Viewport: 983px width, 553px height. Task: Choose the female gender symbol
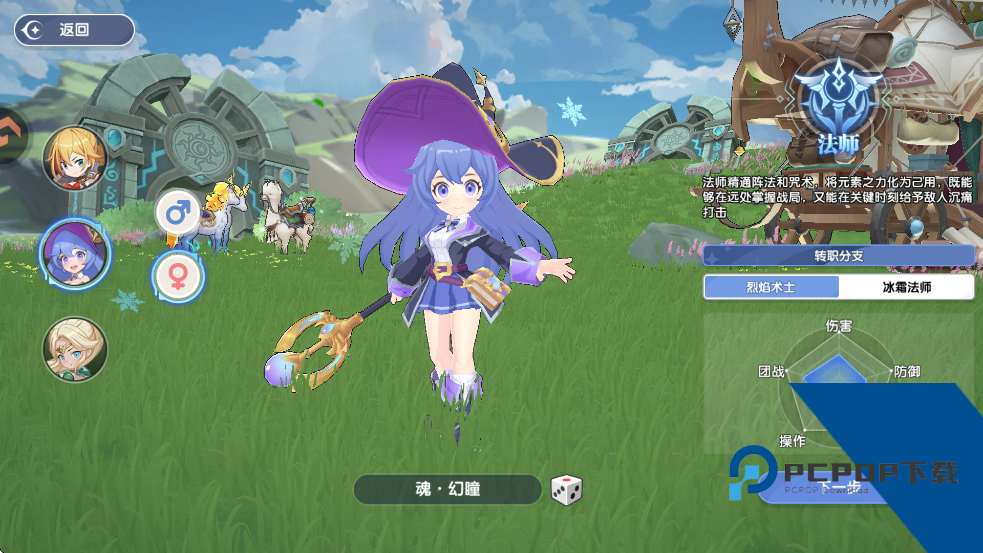pyautogui.click(x=178, y=275)
